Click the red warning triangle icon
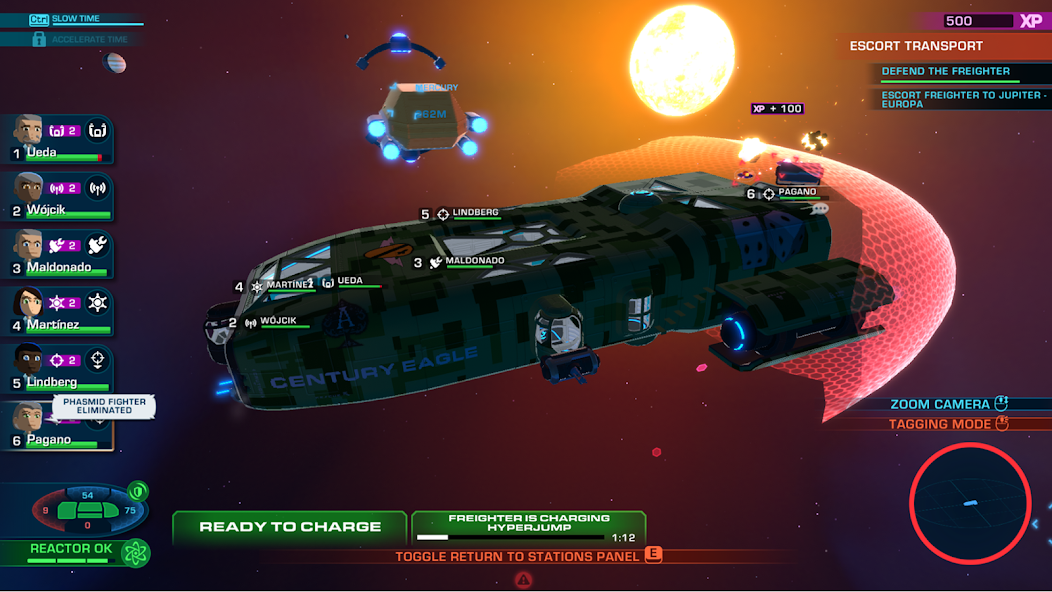This screenshot has width=1052, height=592. click(523, 580)
